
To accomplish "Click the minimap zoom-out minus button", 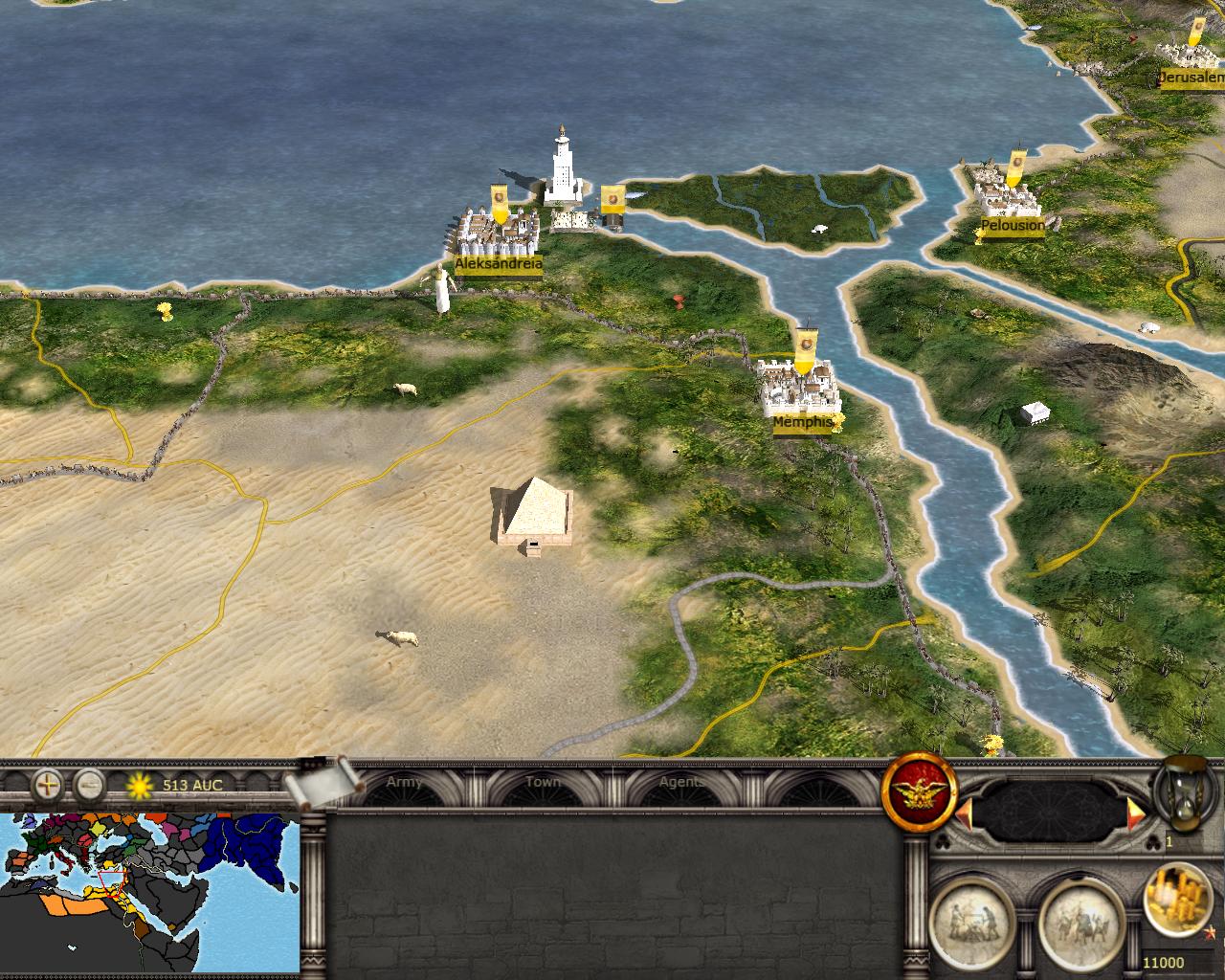I will click(89, 786).
